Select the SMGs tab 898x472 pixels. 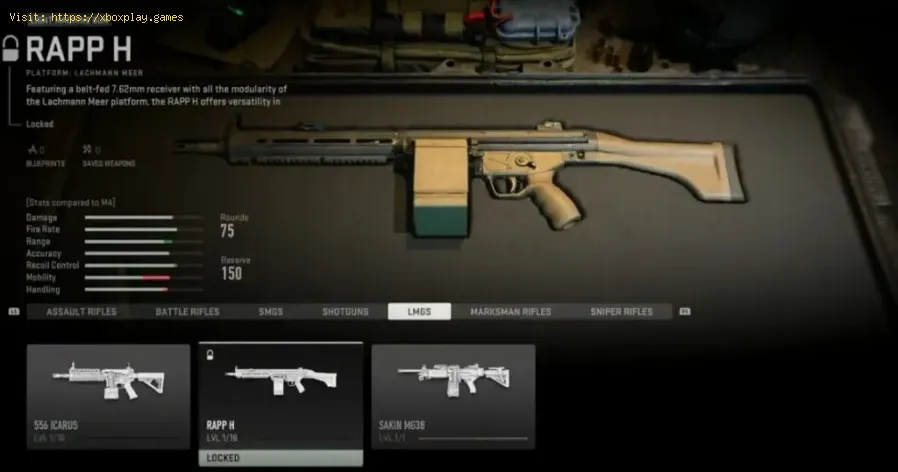(270, 312)
